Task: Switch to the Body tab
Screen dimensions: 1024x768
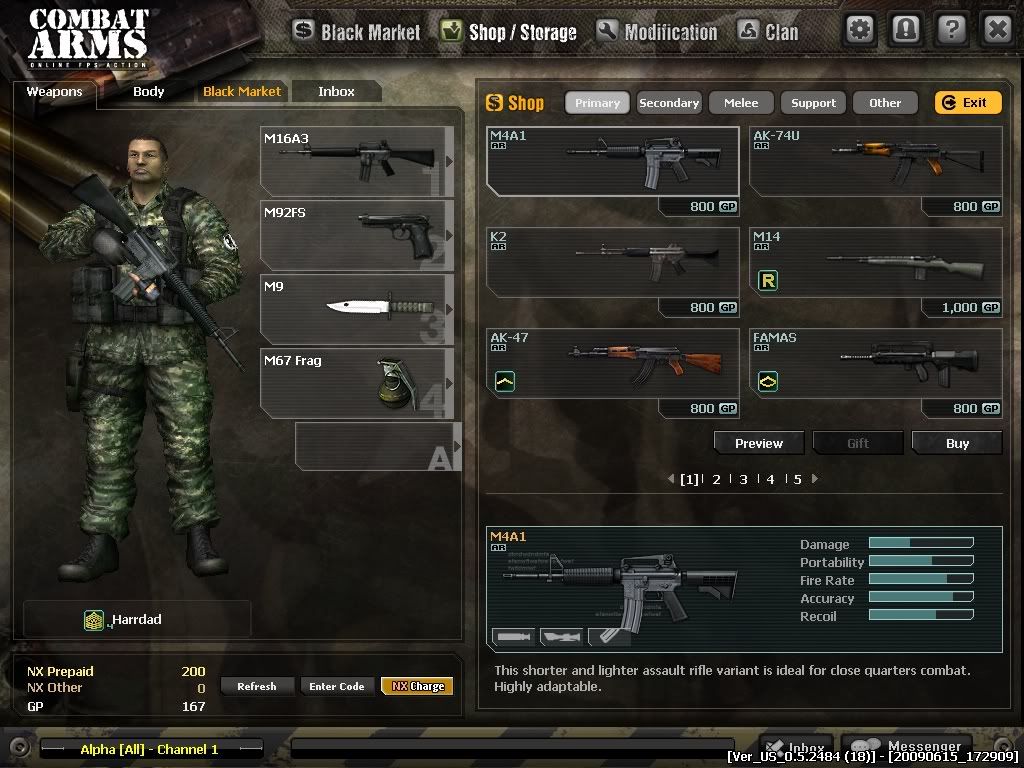Action: pyautogui.click(x=148, y=92)
